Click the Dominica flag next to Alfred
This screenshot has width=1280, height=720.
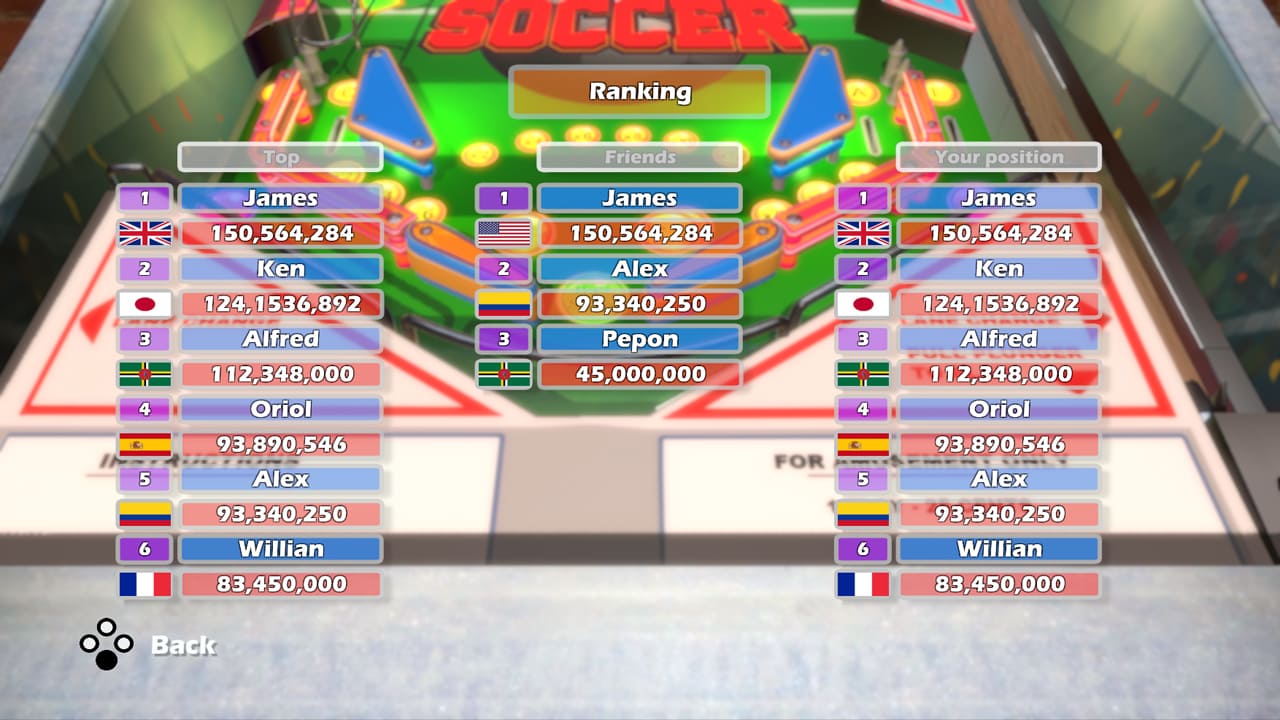(144, 374)
